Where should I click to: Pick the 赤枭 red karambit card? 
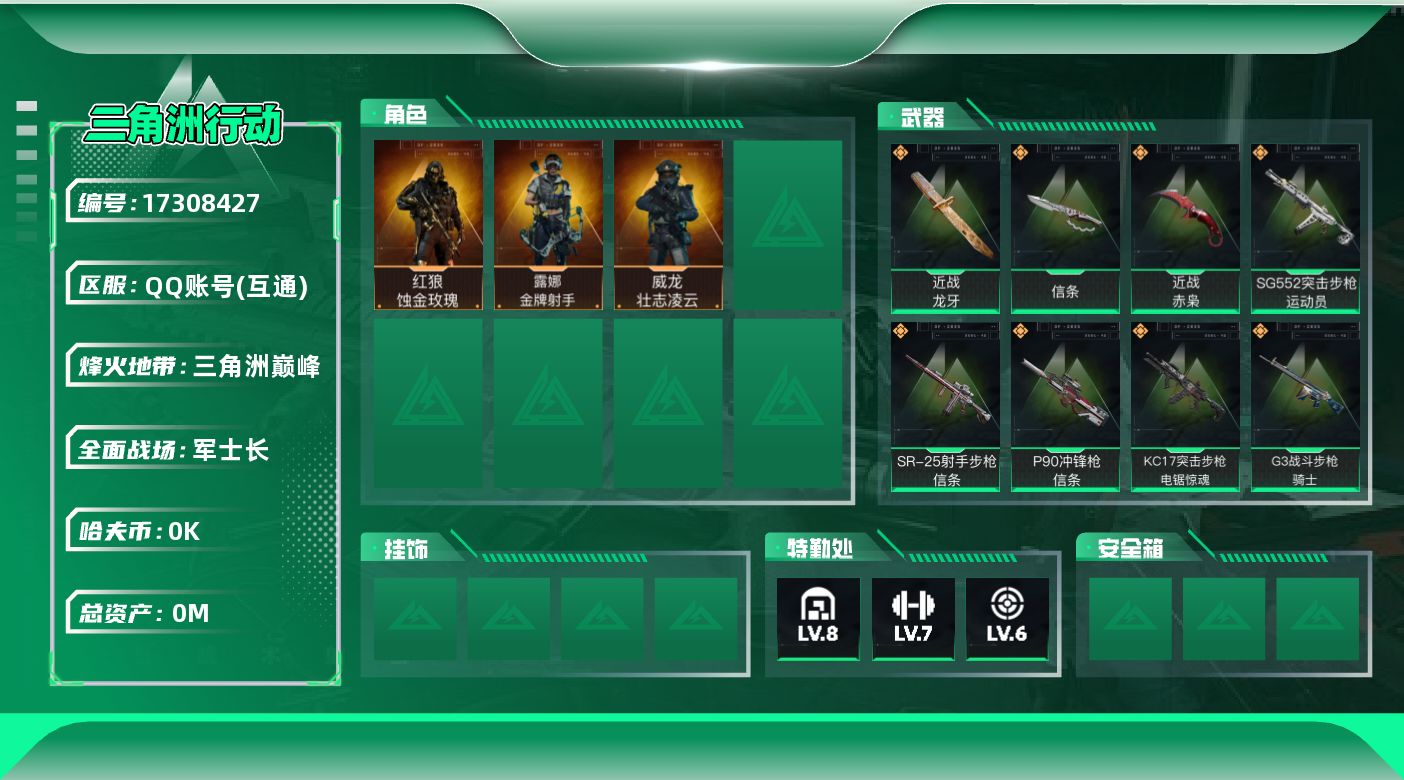point(1185,228)
